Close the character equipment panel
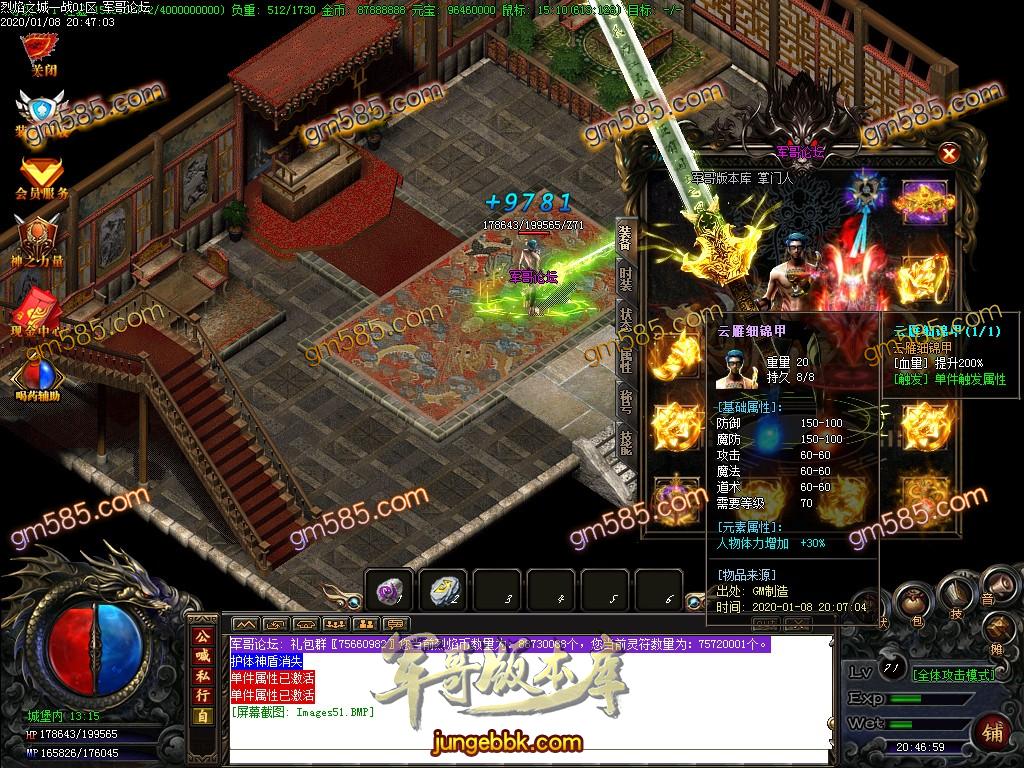The width and height of the screenshot is (1024, 768). coord(949,153)
